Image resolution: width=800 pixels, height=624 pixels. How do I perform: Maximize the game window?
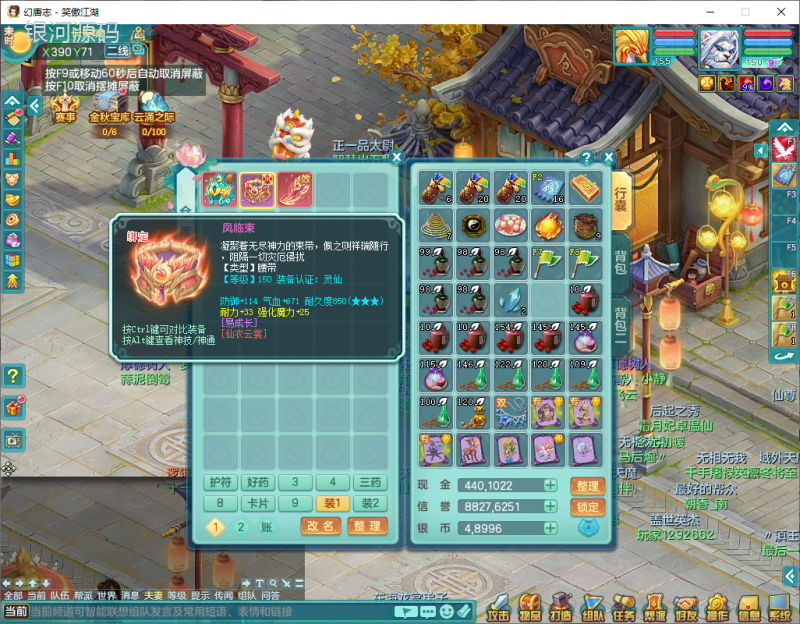point(745,10)
